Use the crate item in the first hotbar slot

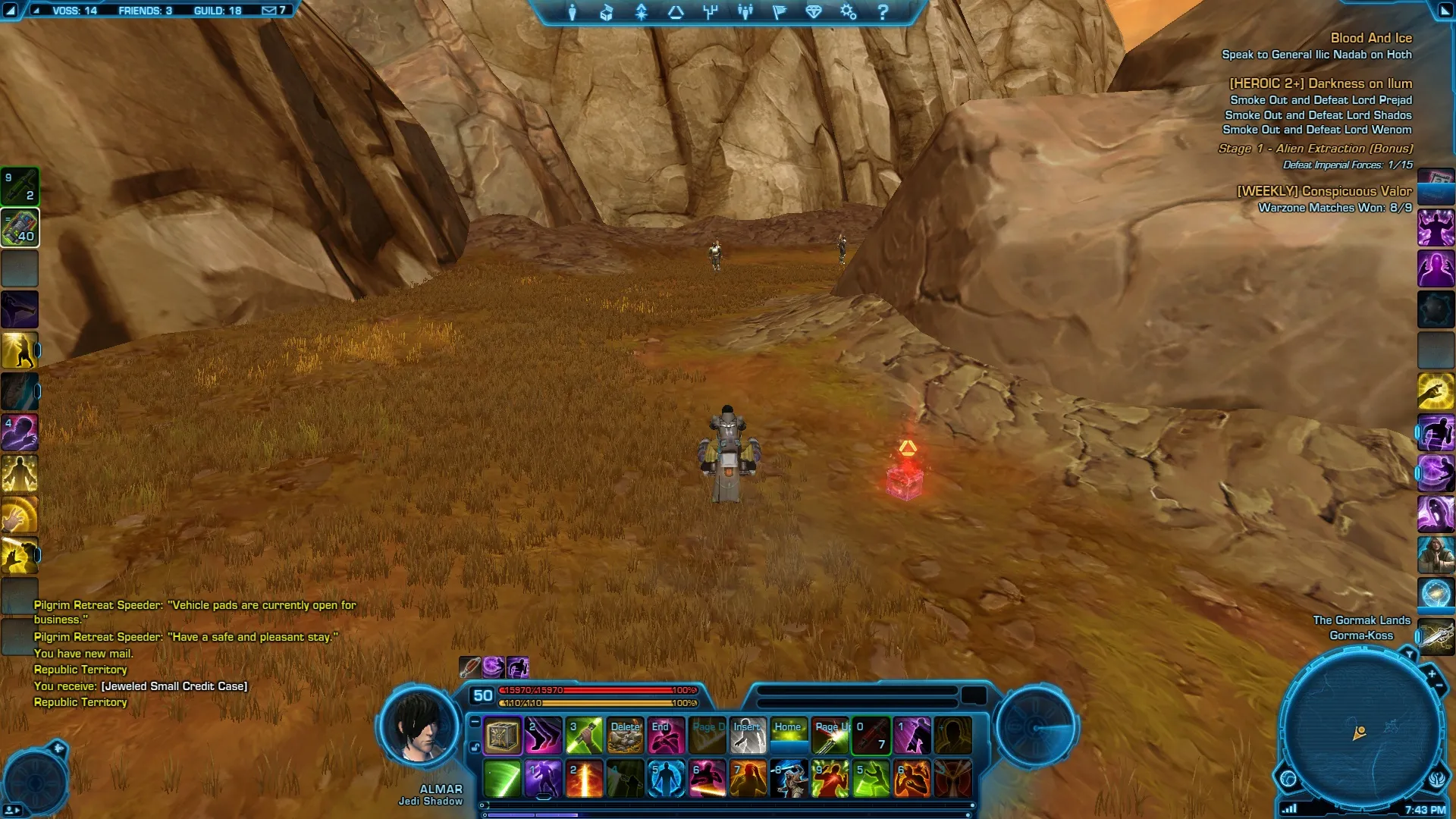coord(502,736)
